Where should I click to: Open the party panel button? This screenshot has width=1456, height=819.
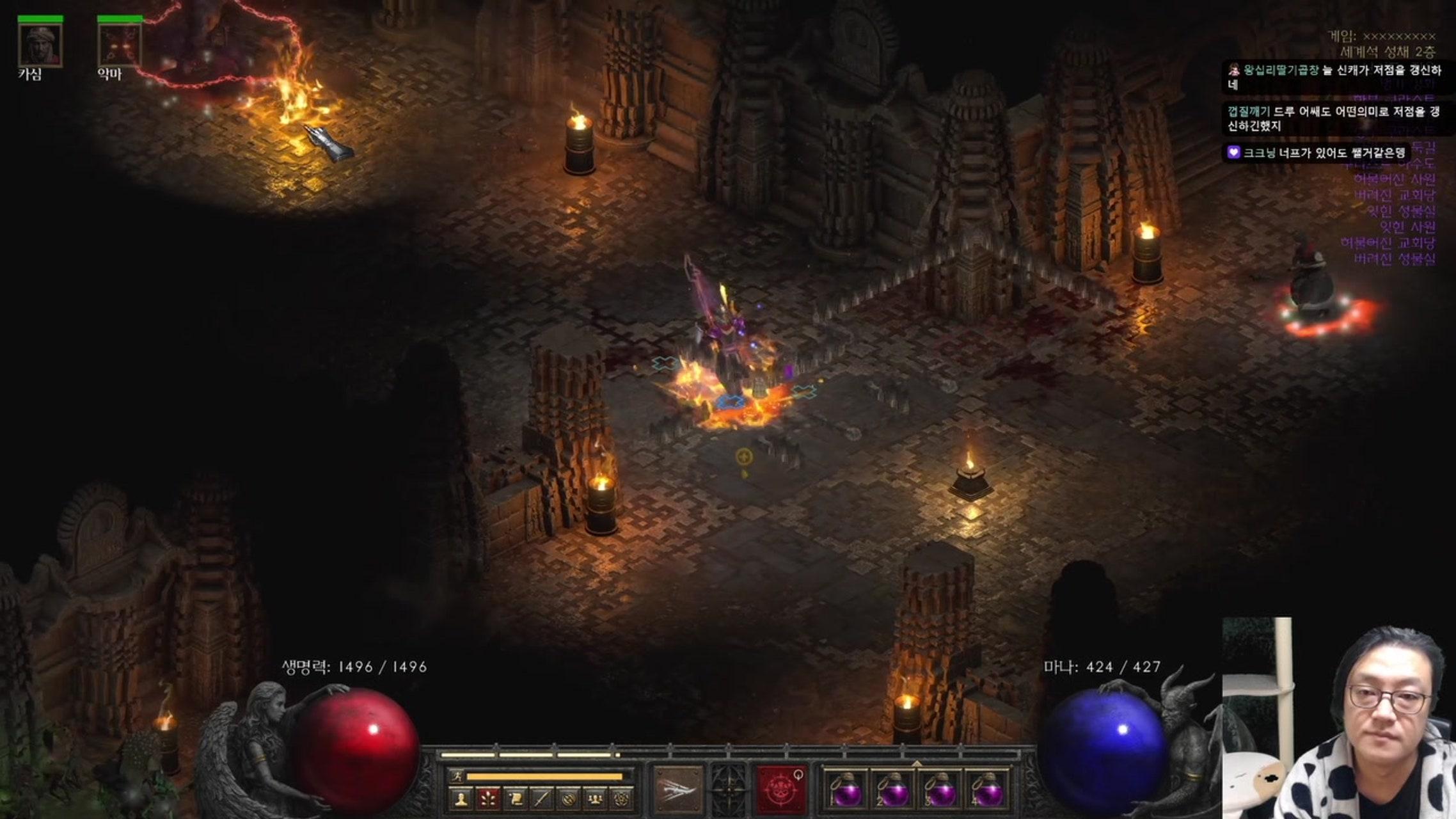[x=596, y=798]
